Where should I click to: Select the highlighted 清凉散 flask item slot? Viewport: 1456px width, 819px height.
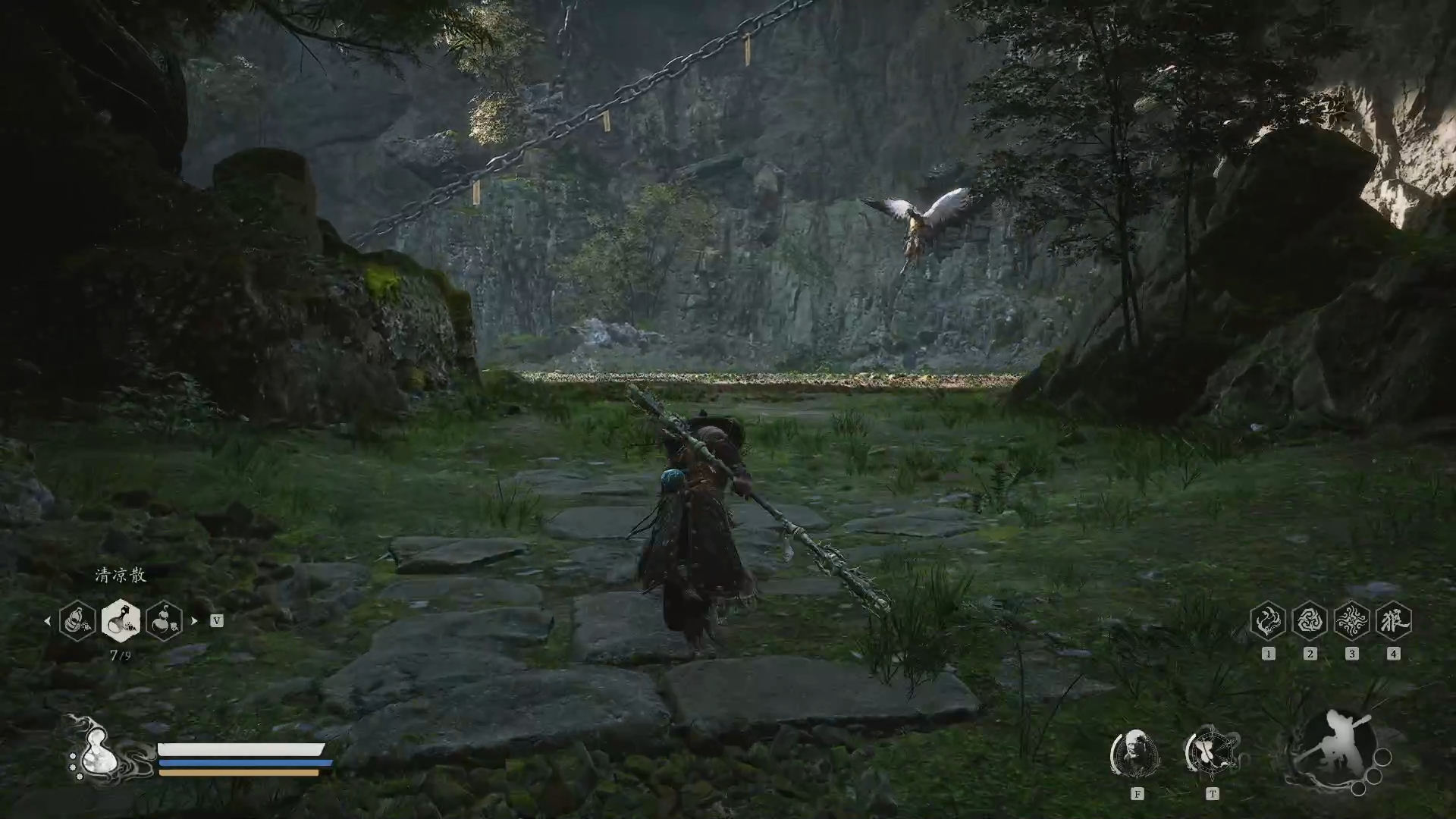pyautogui.click(x=121, y=620)
